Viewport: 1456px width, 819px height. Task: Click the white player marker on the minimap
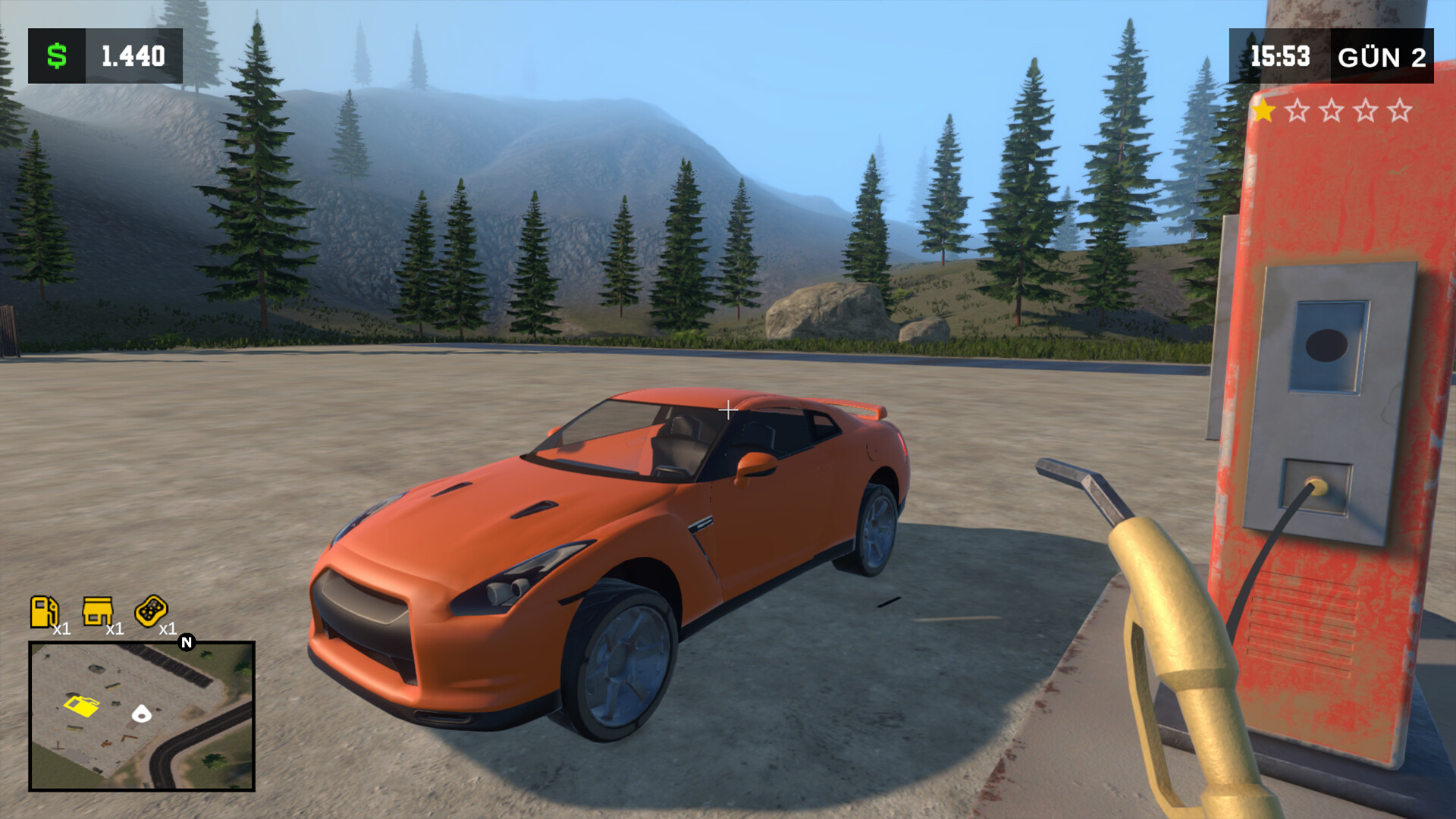click(x=142, y=714)
